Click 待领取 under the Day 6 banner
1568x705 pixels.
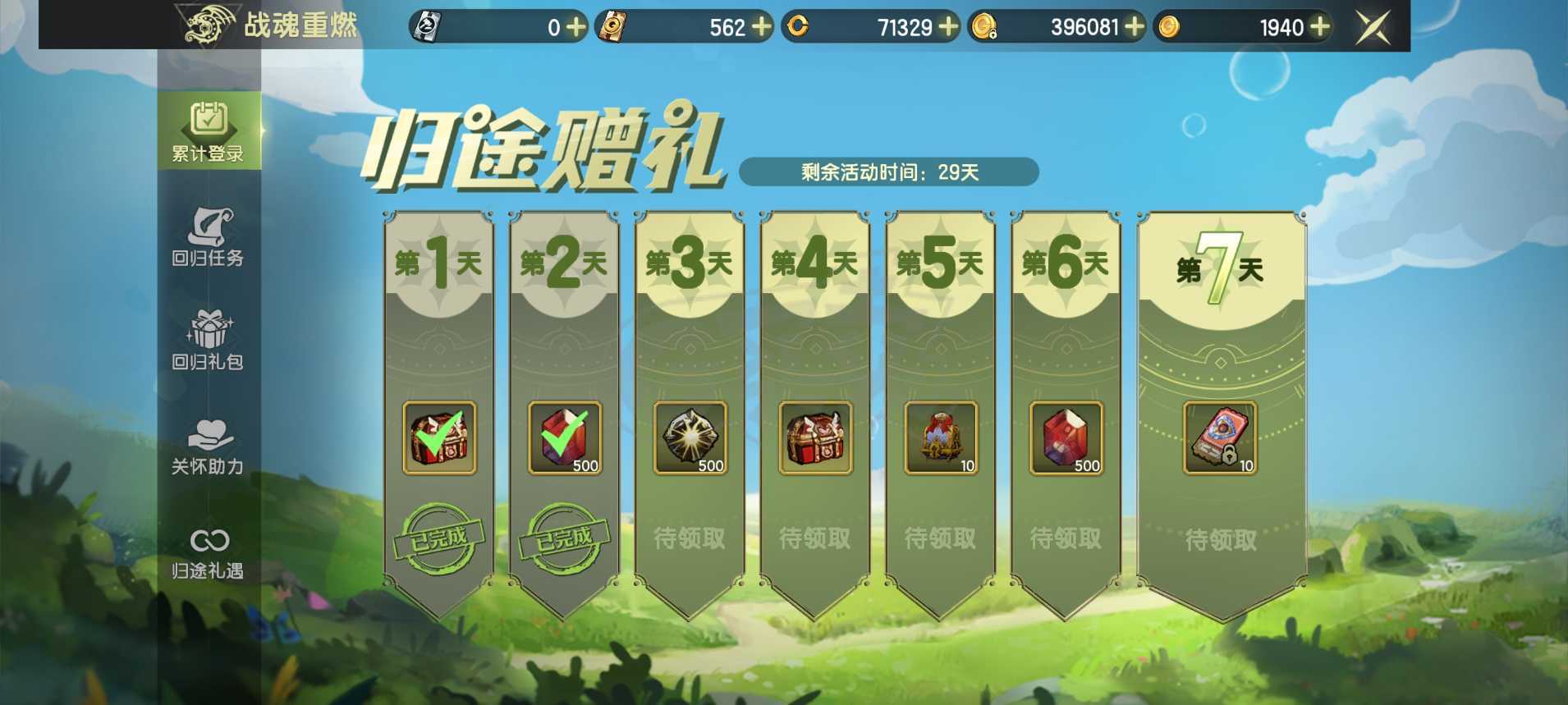click(1065, 539)
